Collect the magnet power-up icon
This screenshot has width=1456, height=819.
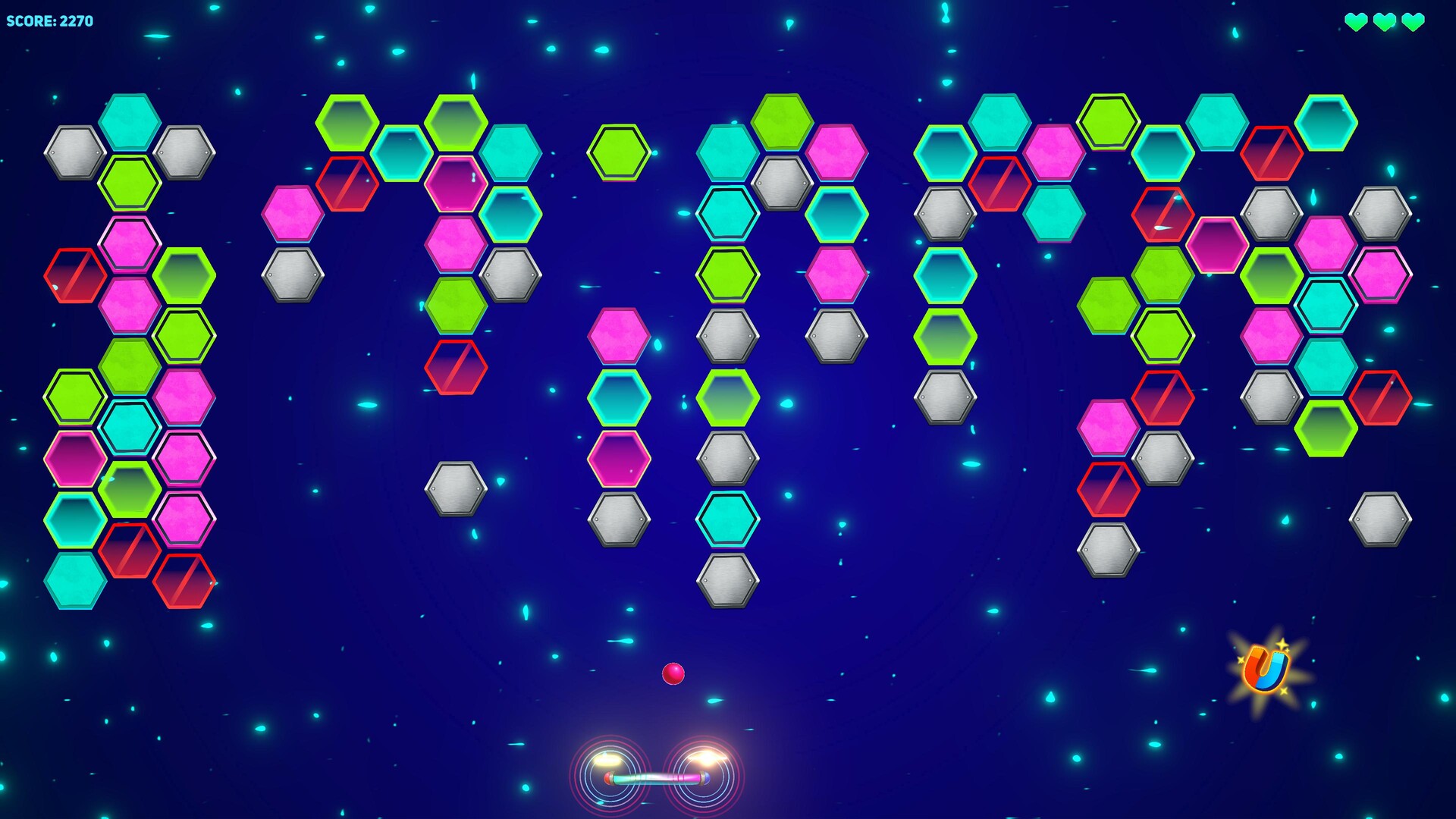coord(1266,667)
